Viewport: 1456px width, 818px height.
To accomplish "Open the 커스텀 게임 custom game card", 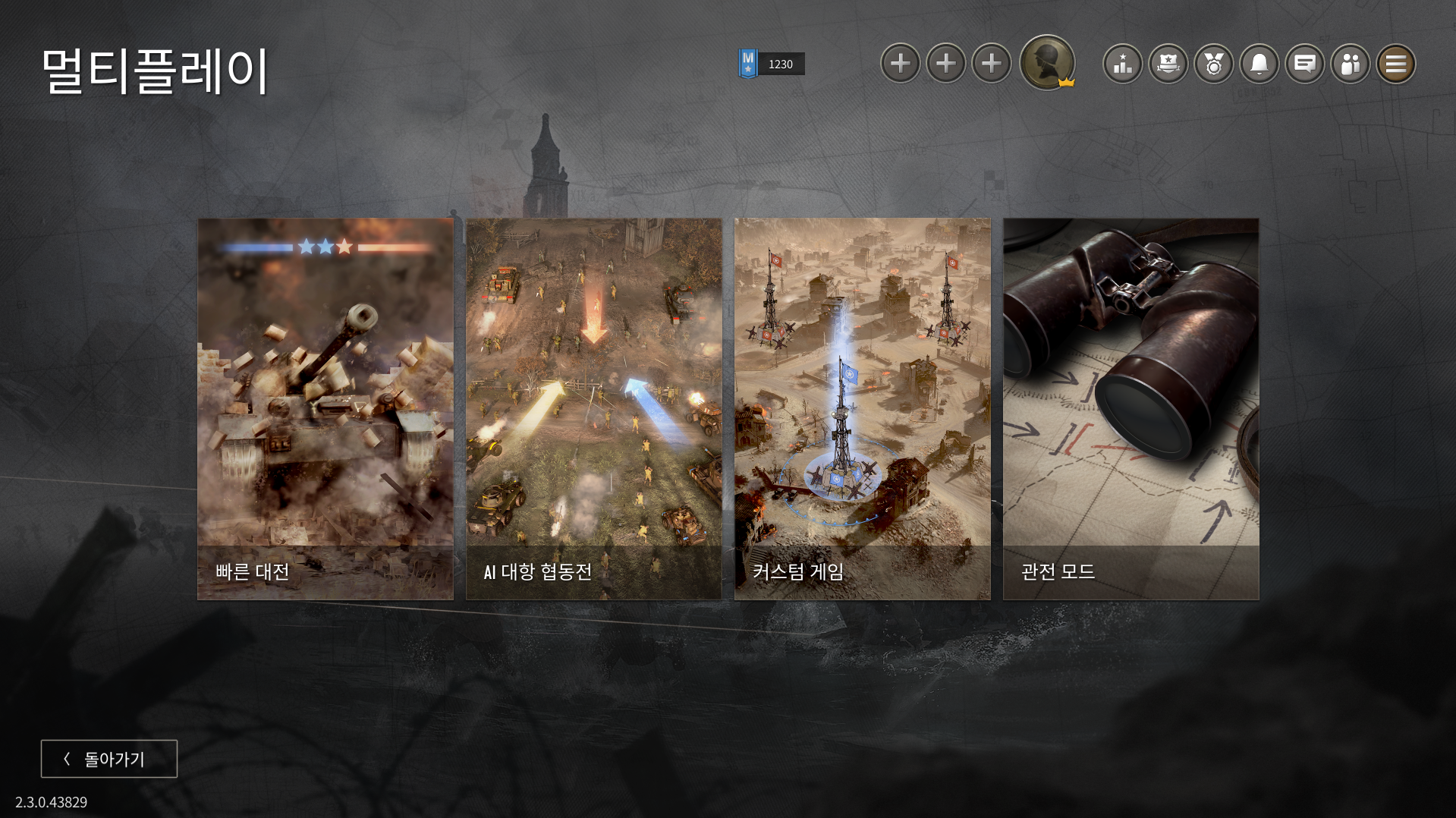I will (862, 409).
